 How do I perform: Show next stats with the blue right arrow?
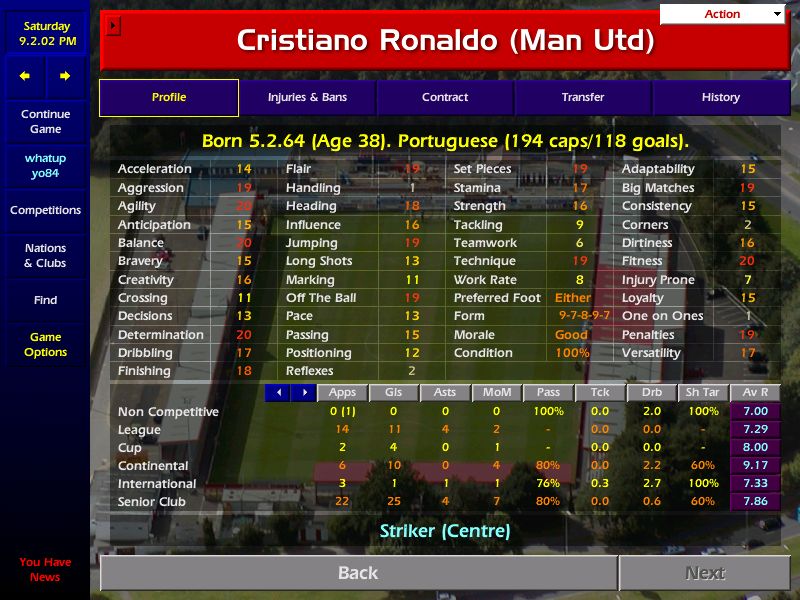[x=303, y=393]
